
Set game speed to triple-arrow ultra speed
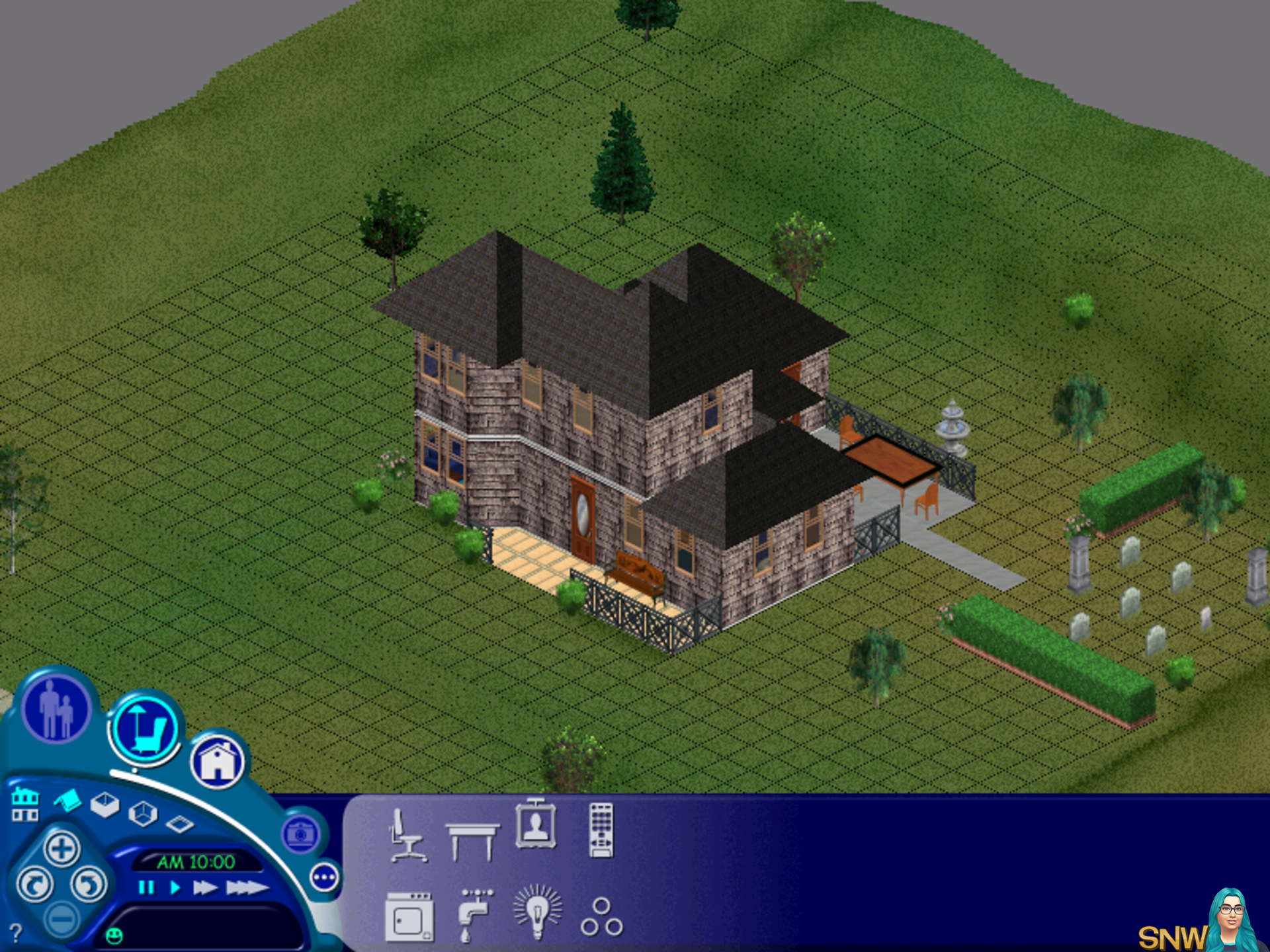tap(247, 887)
